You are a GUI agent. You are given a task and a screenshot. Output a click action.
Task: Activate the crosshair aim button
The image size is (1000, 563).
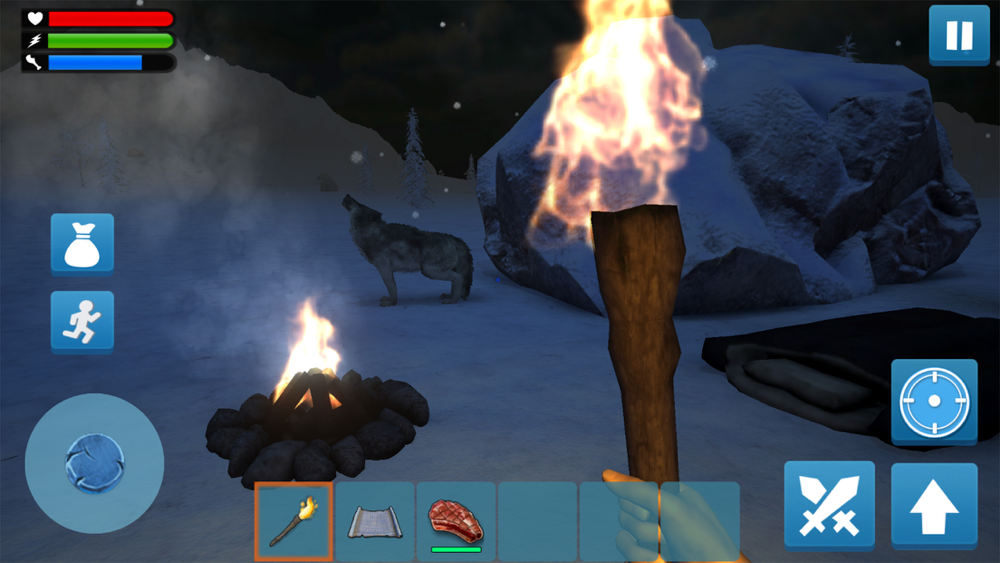point(934,402)
